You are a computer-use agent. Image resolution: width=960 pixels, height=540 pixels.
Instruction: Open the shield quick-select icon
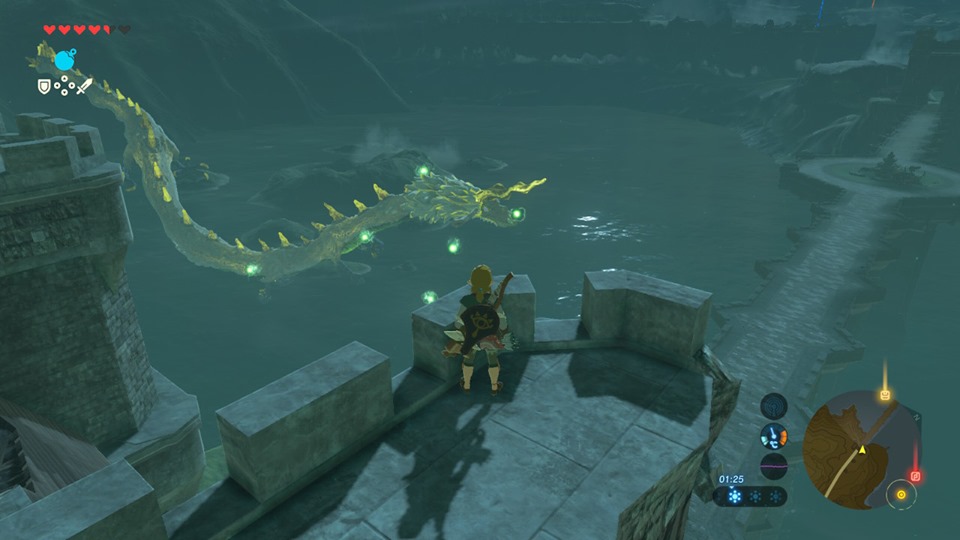(44, 87)
